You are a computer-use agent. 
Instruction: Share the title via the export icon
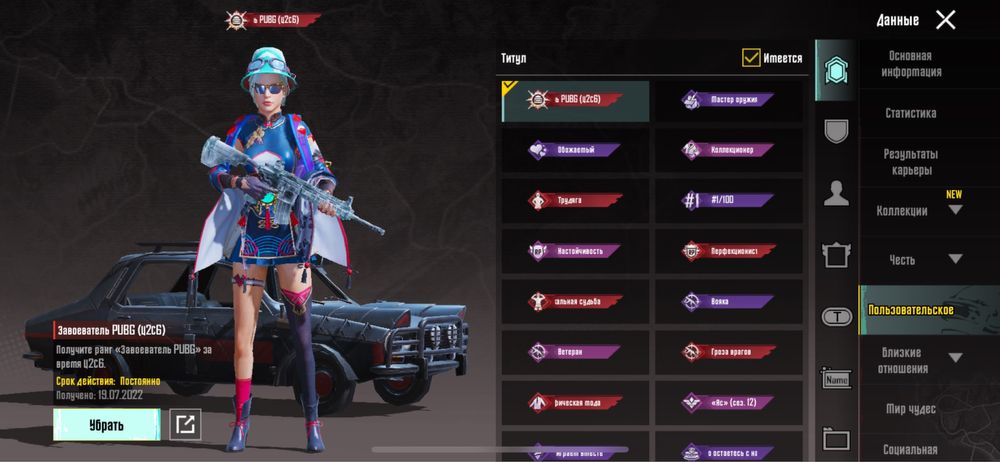tap(185, 425)
